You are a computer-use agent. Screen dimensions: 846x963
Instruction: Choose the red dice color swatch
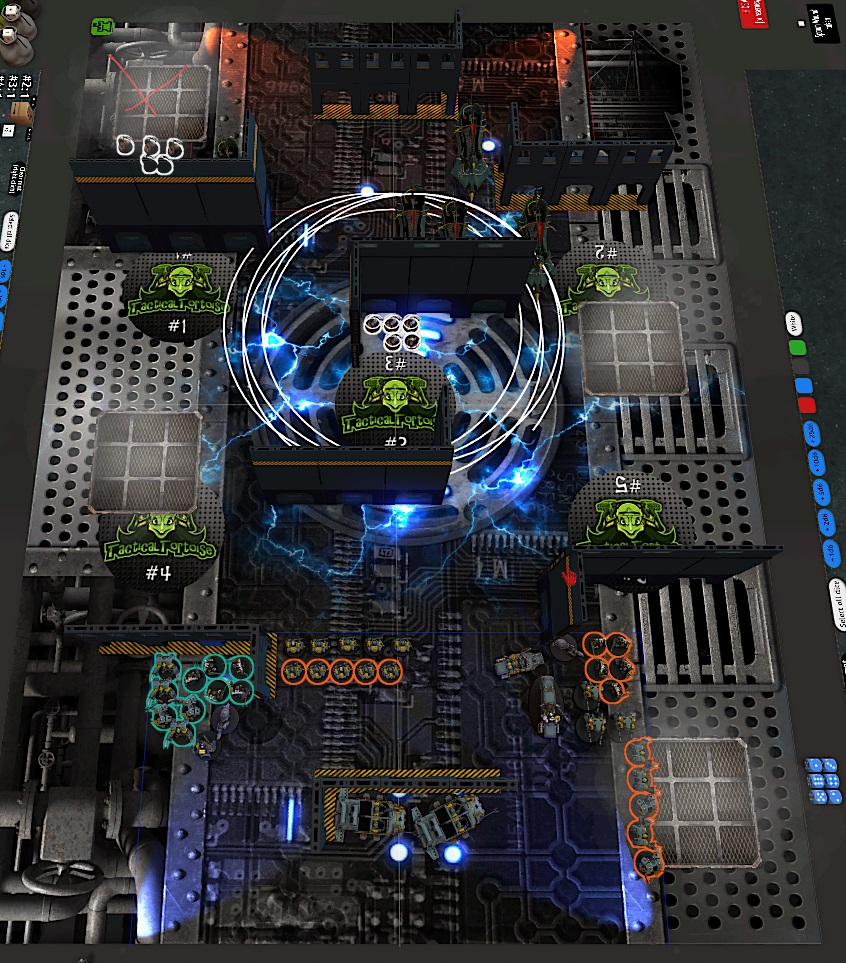[x=806, y=406]
